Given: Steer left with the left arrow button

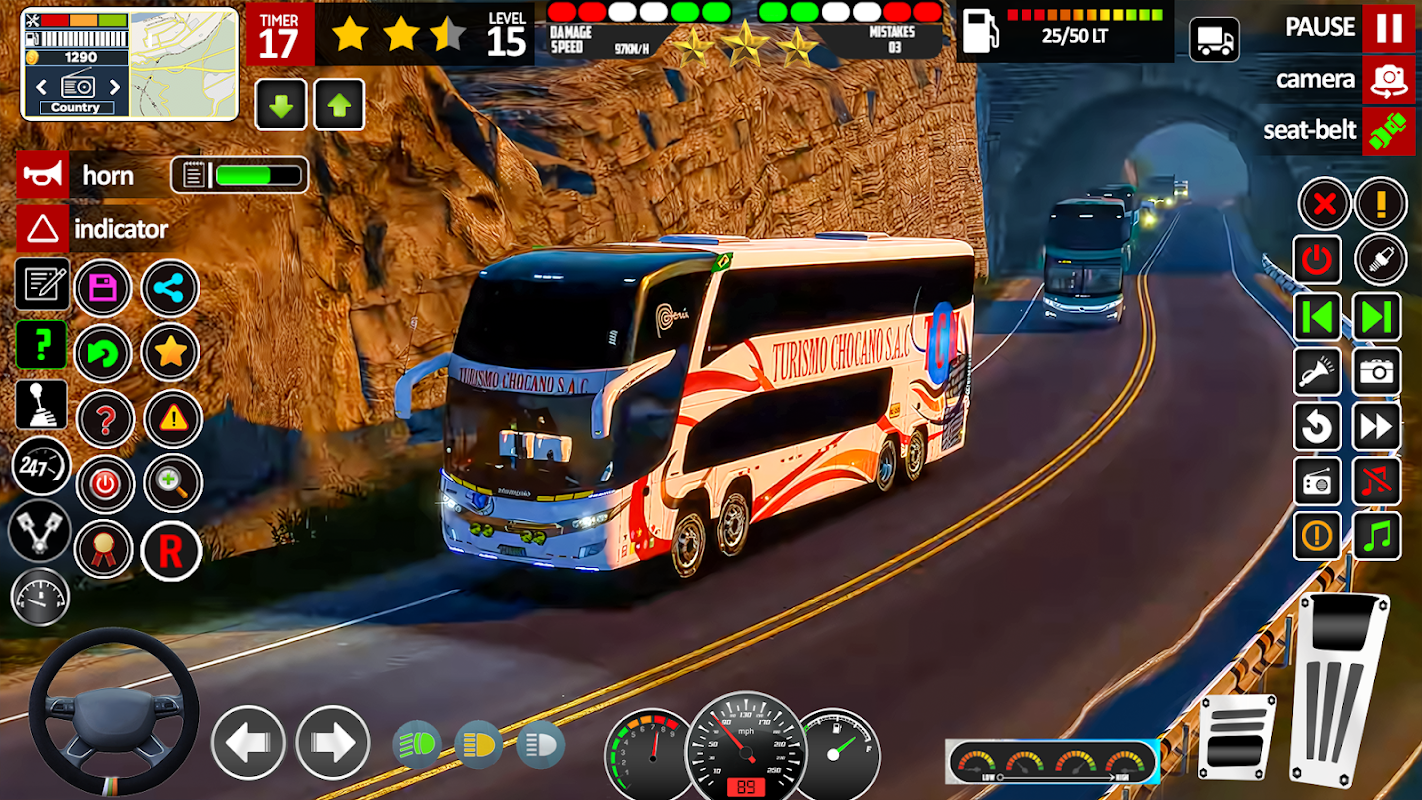Looking at the screenshot, I should (248, 742).
